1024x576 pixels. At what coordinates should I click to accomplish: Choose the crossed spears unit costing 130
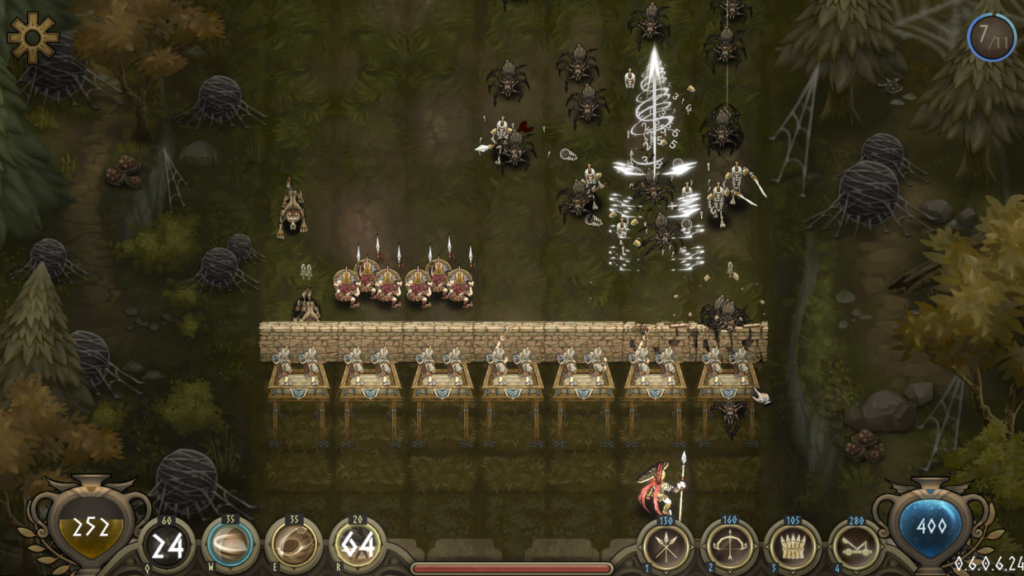coord(666,547)
